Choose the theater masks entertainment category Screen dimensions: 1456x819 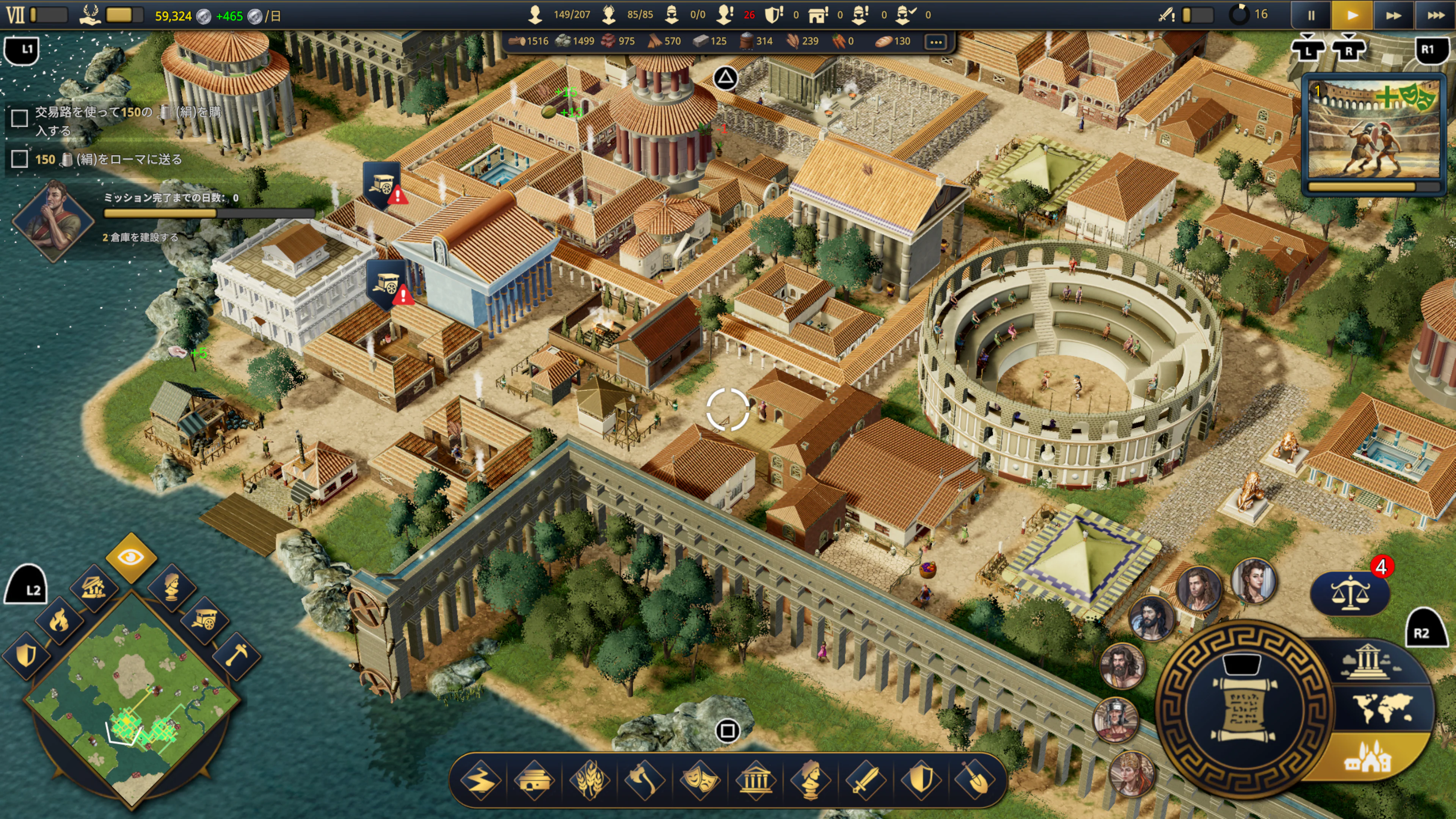coord(700,781)
